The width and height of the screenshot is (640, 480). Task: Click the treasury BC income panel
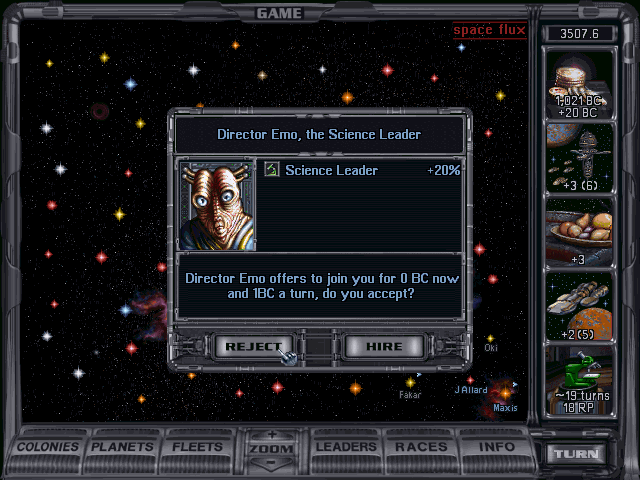576,85
